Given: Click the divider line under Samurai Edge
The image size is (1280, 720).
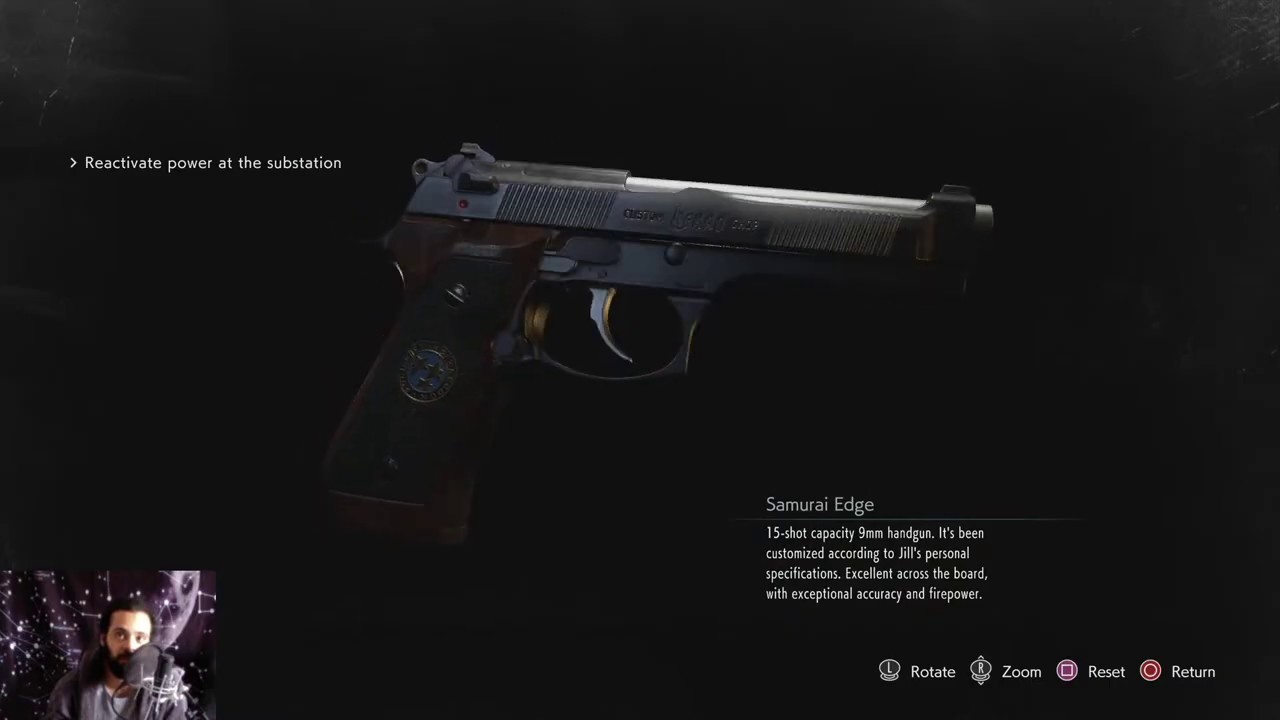Looking at the screenshot, I should coord(920,519).
